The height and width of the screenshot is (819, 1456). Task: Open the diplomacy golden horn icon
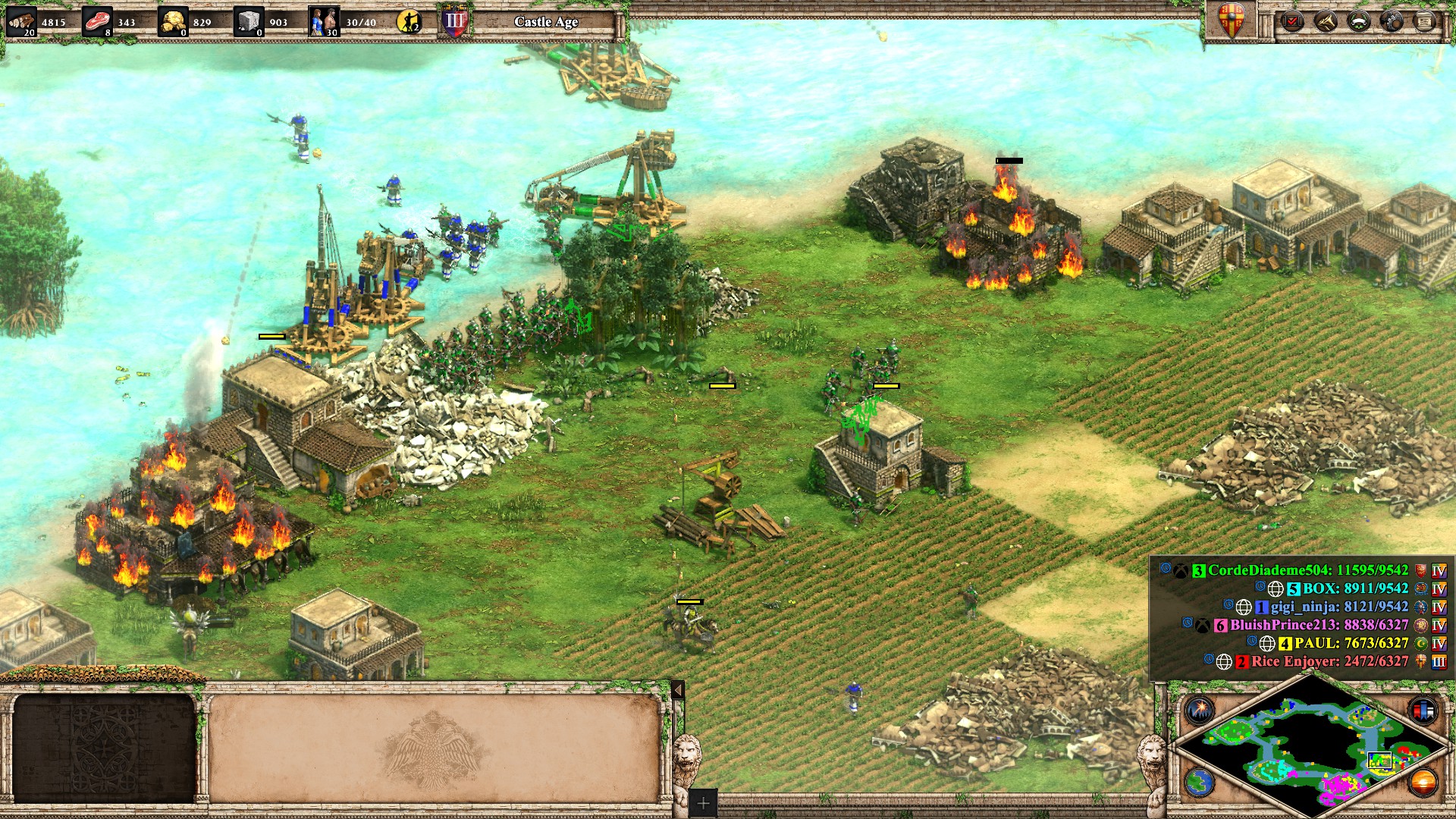pos(1325,21)
